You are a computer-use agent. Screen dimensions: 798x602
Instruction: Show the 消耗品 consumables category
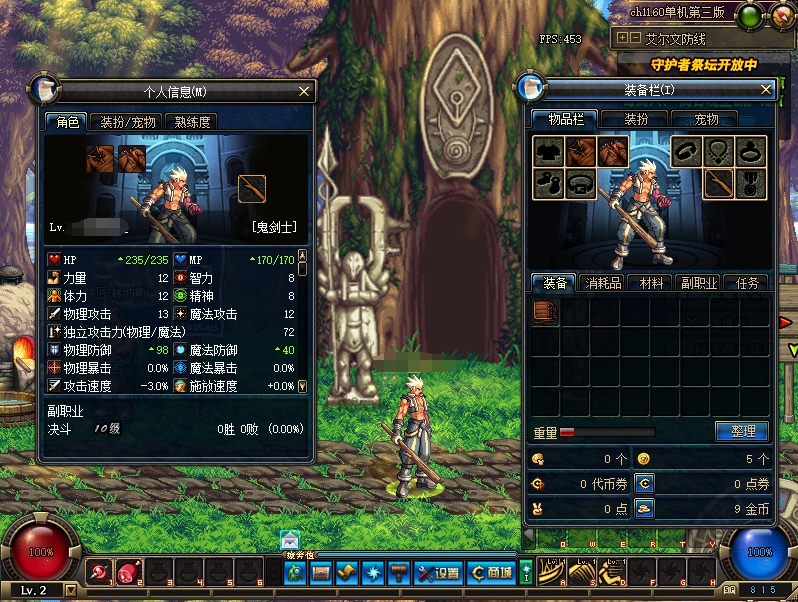[603, 283]
